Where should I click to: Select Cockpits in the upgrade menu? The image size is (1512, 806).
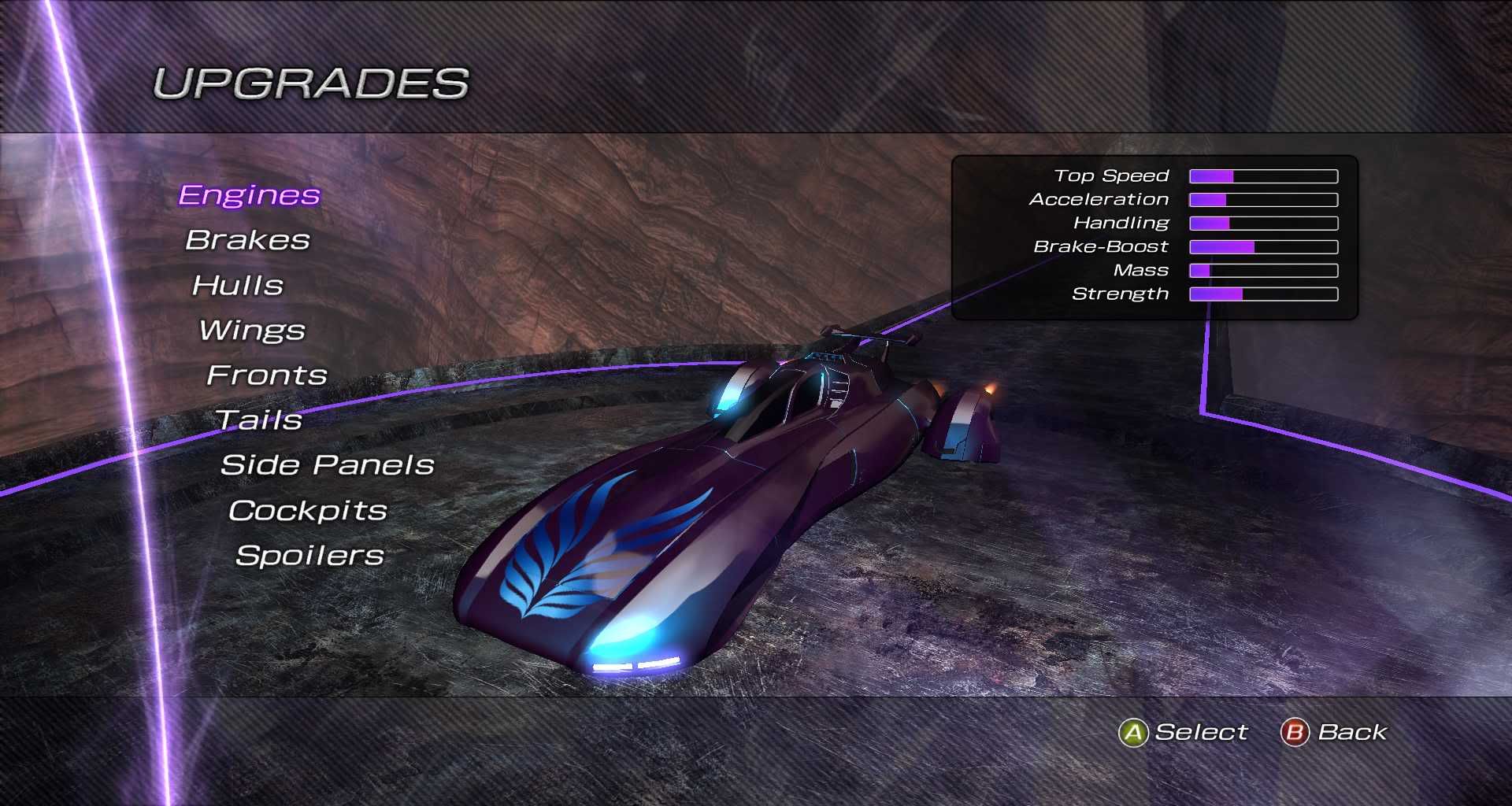click(x=308, y=511)
